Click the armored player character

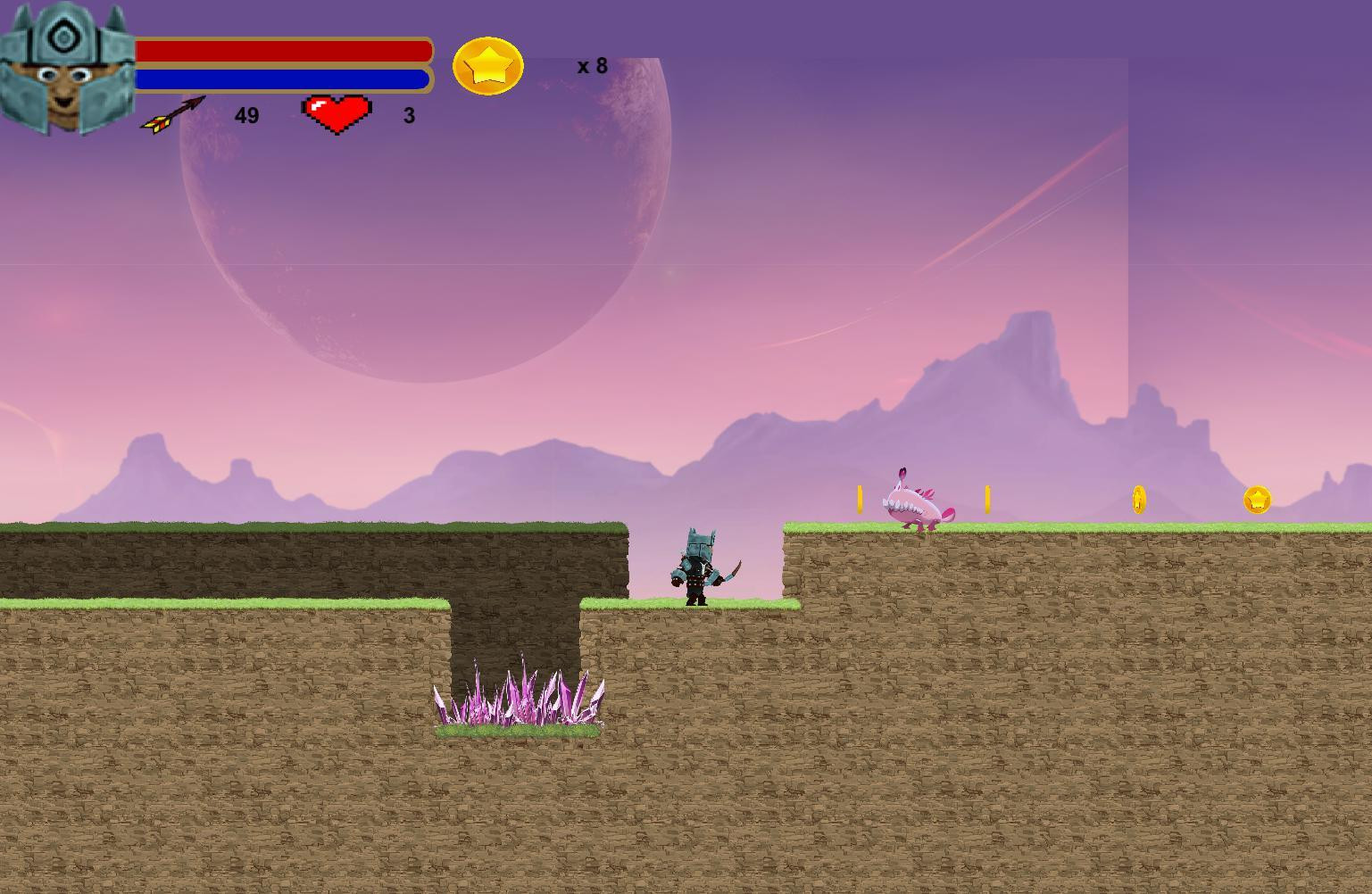(x=696, y=567)
